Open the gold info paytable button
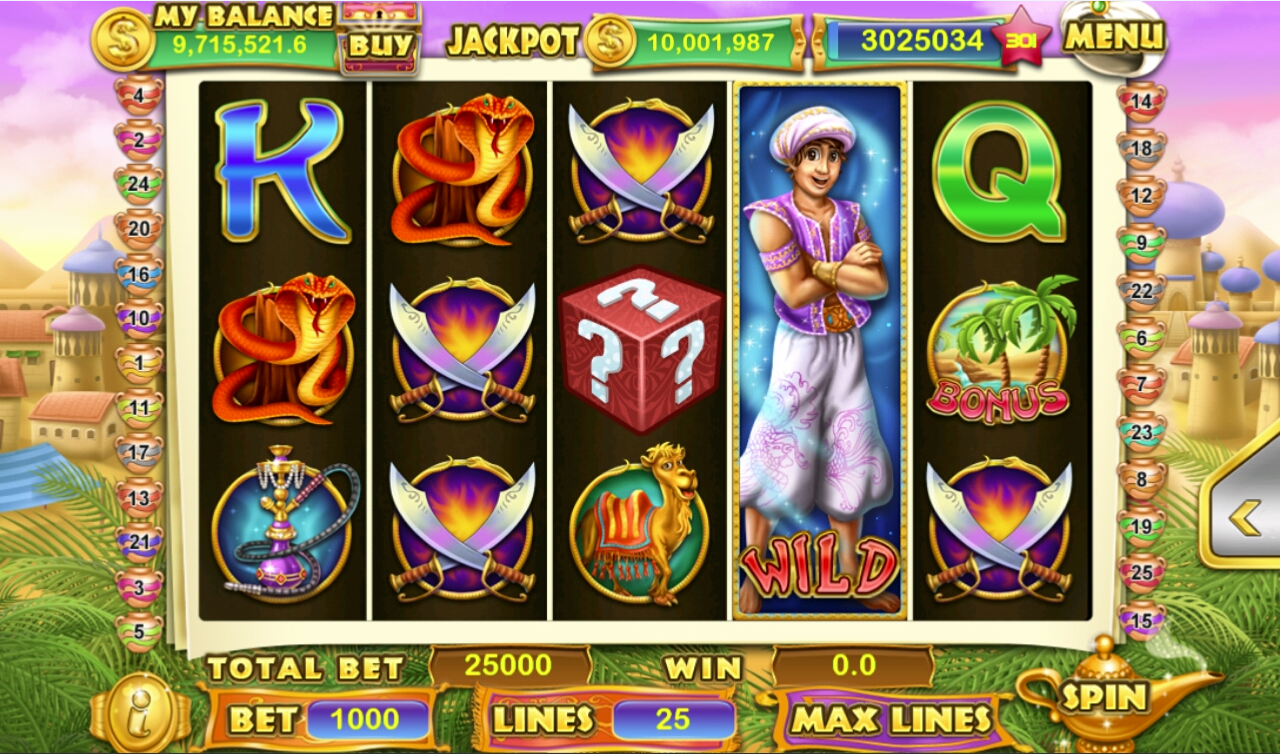 (140, 711)
